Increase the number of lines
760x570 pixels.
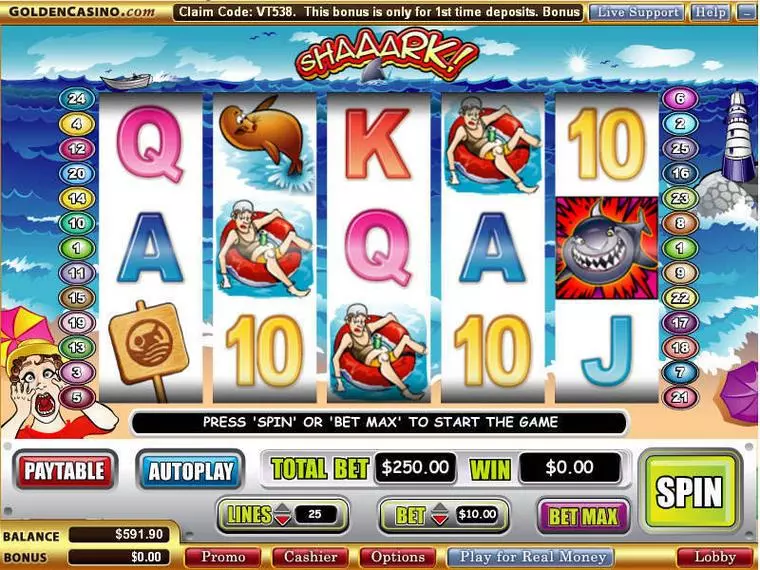coord(283,509)
